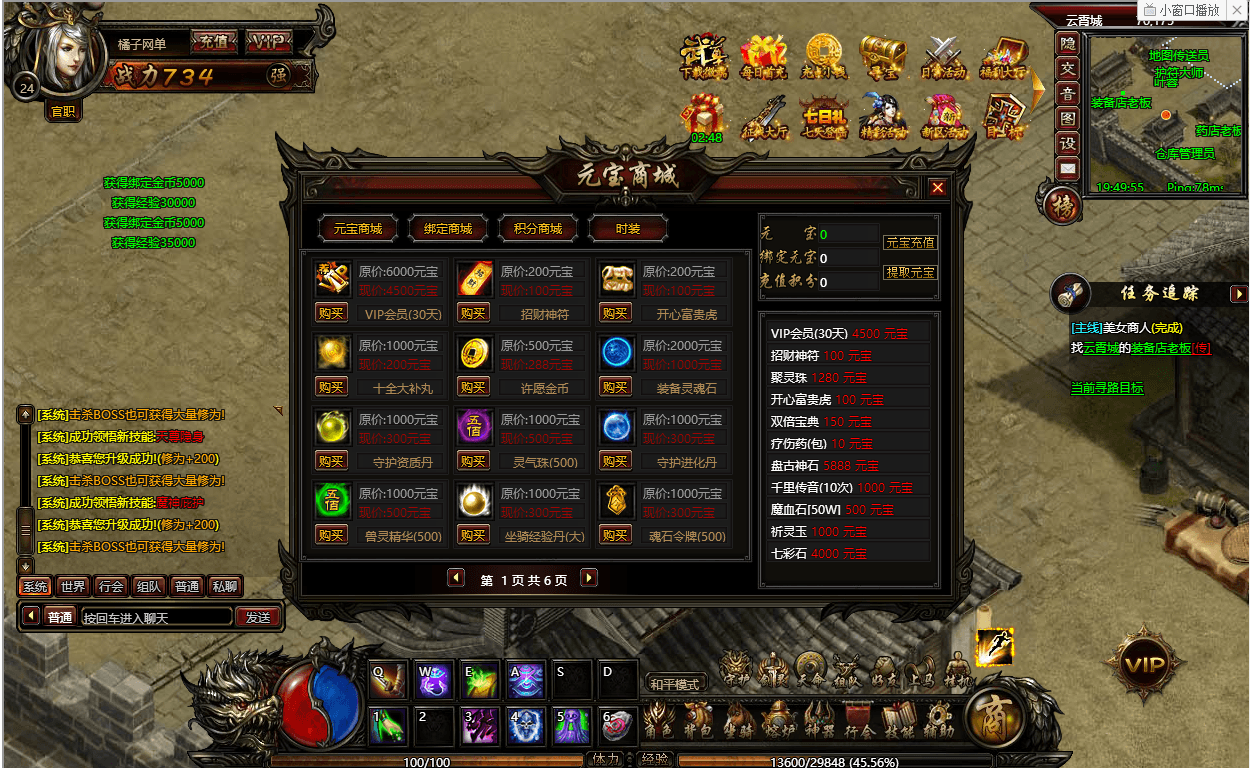Screen dimensions: 1250x768
Task: Open the 寻宝 treasure chest icon
Action: [883, 57]
